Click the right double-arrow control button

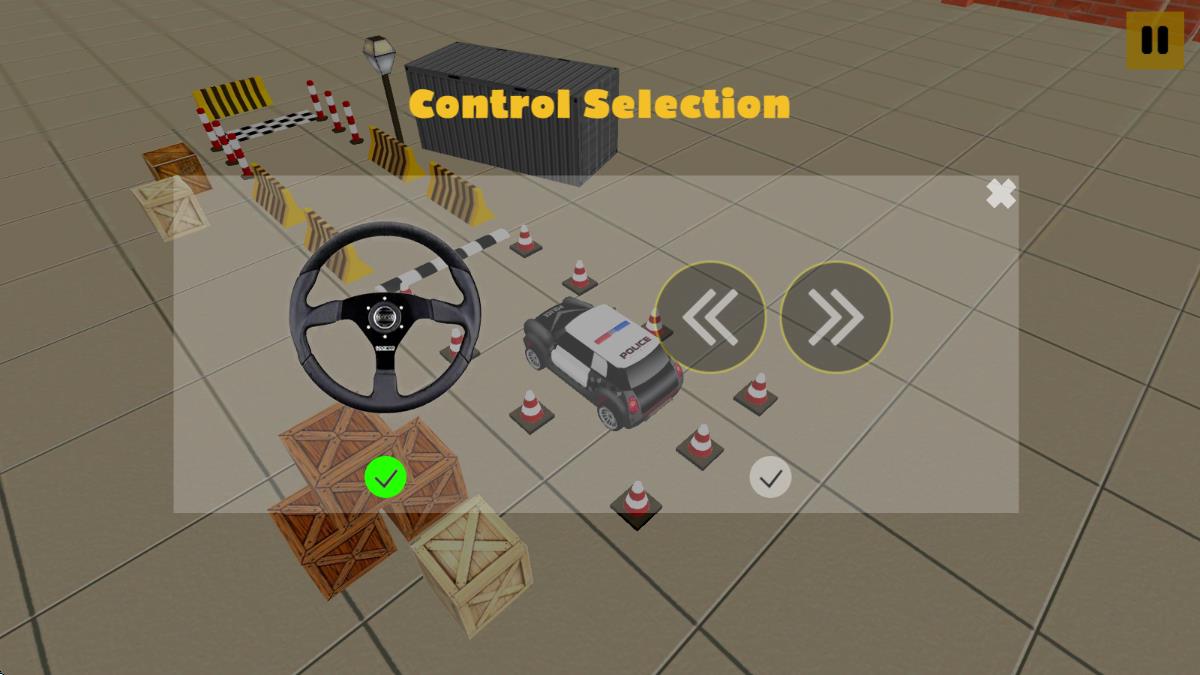(836, 317)
